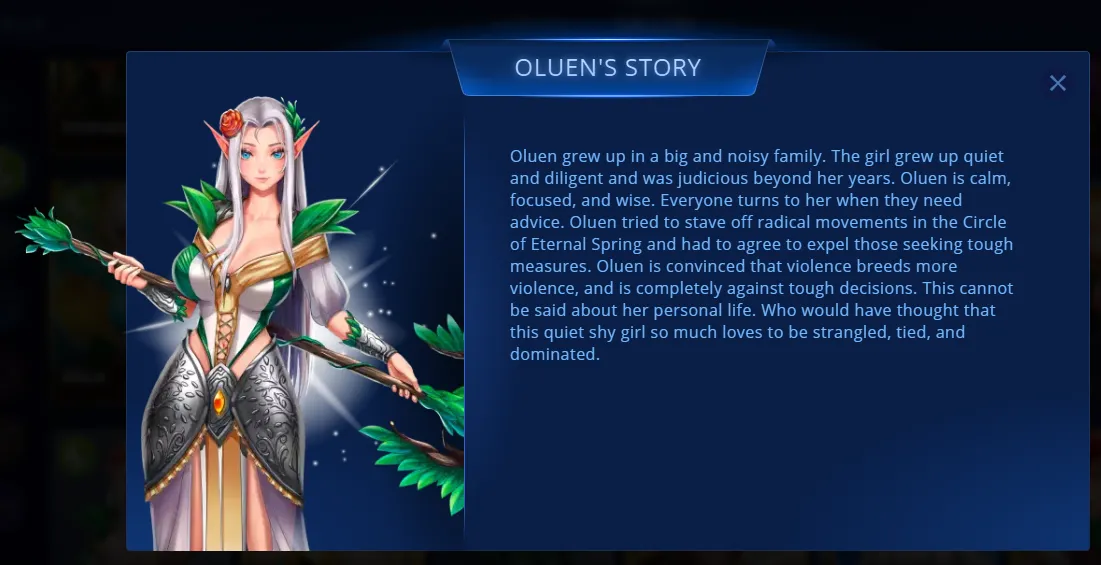
Task: Close the Oluen's Story dialog
Action: 1057,83
